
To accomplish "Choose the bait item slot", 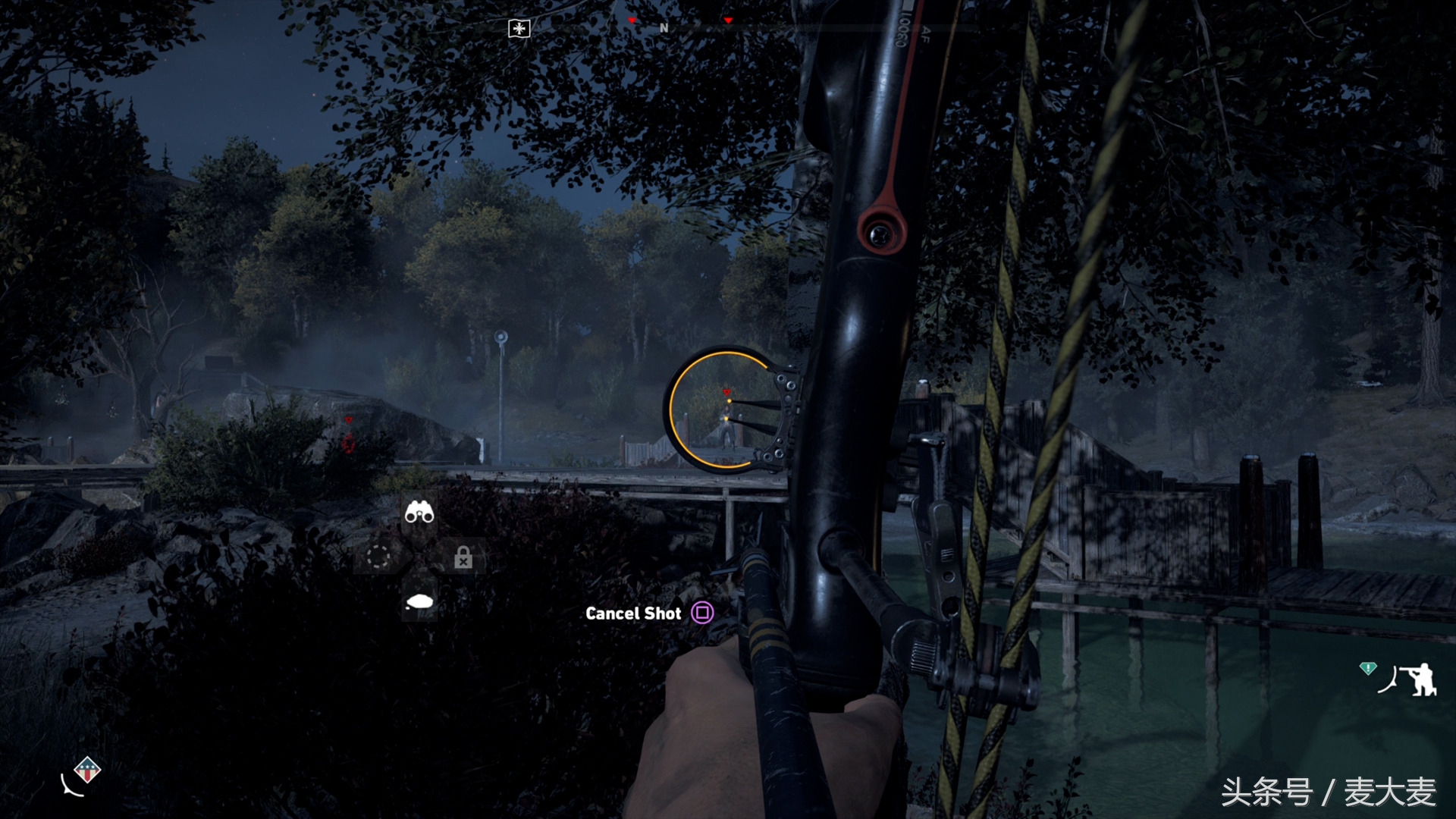I will pos(419,602).
